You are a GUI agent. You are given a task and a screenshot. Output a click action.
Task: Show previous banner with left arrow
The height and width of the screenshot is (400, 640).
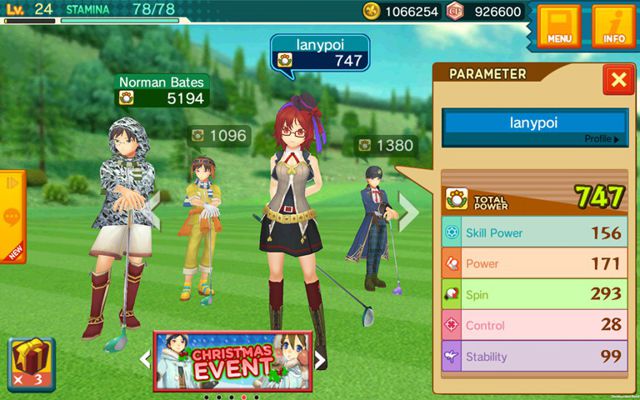click(144, 358)
